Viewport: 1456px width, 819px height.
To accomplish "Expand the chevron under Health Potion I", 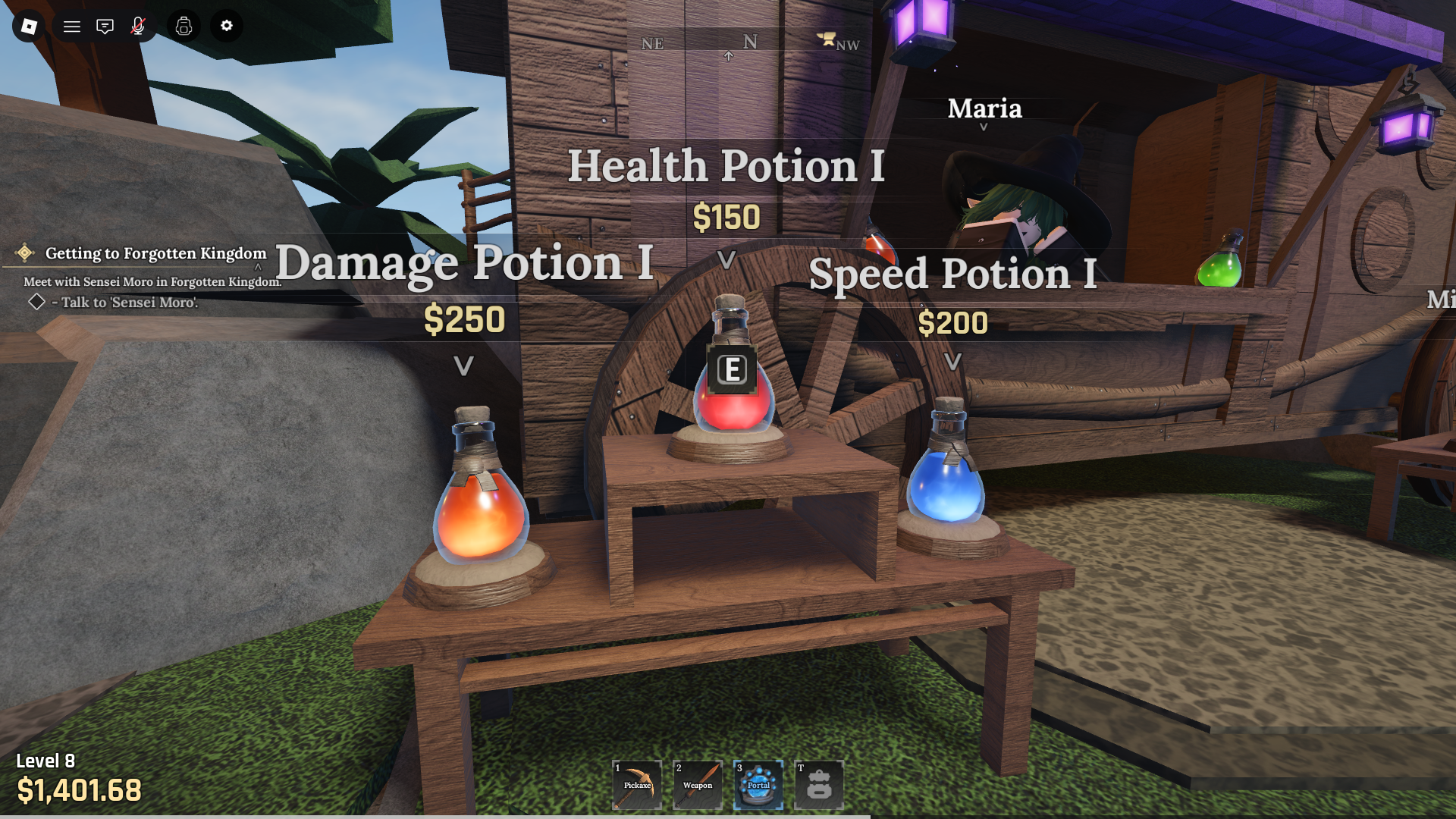I will click(x=725, y=259).
